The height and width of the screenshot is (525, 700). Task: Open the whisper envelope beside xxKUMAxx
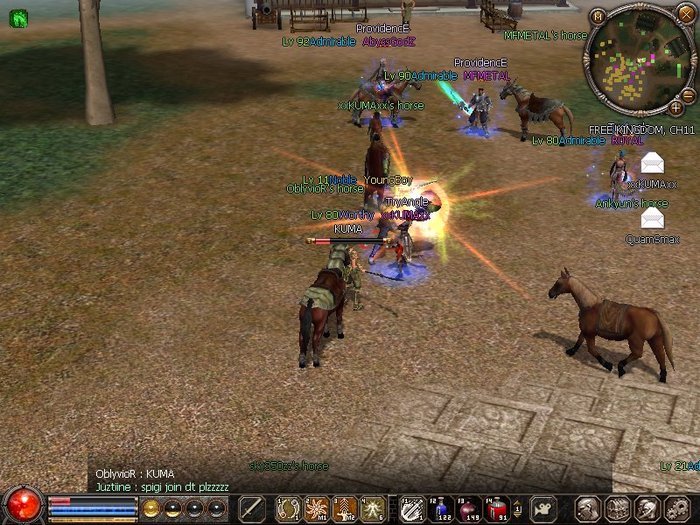click(x=652, y=162)
